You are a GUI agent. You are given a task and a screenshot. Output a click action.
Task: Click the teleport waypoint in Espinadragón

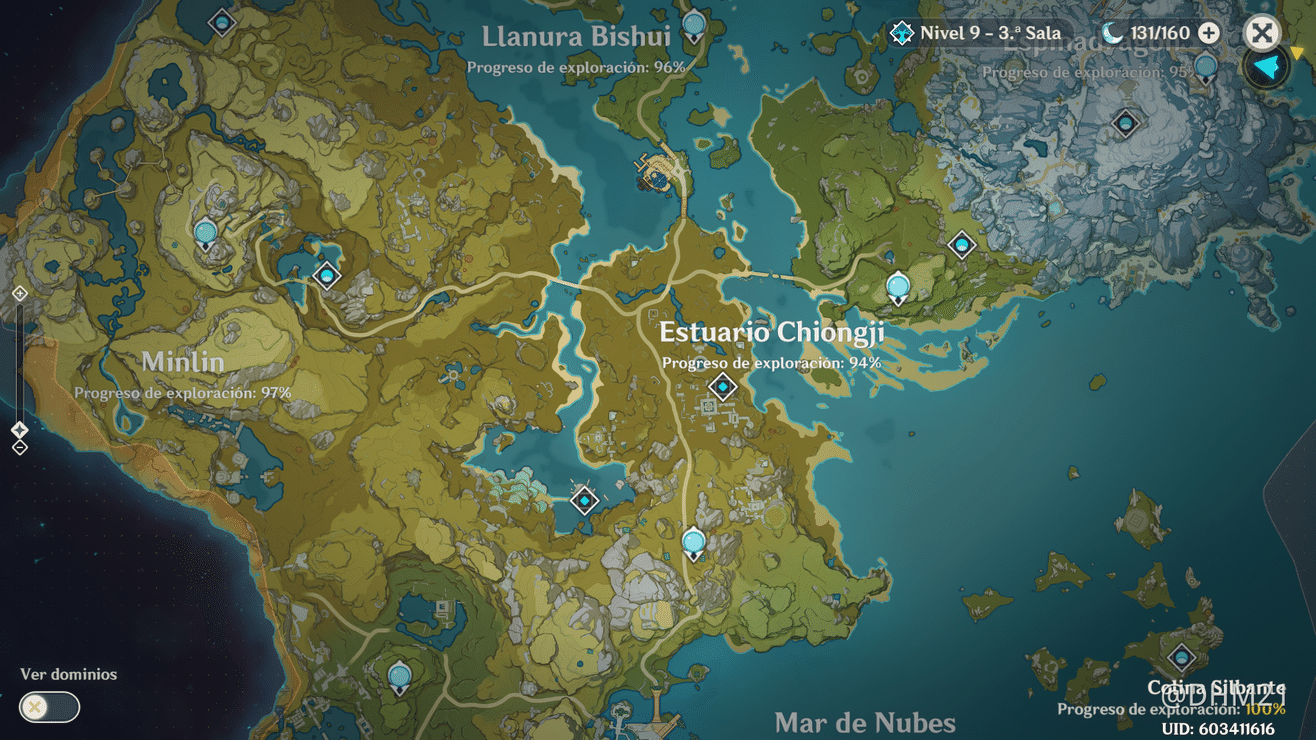pos(1125,123)
